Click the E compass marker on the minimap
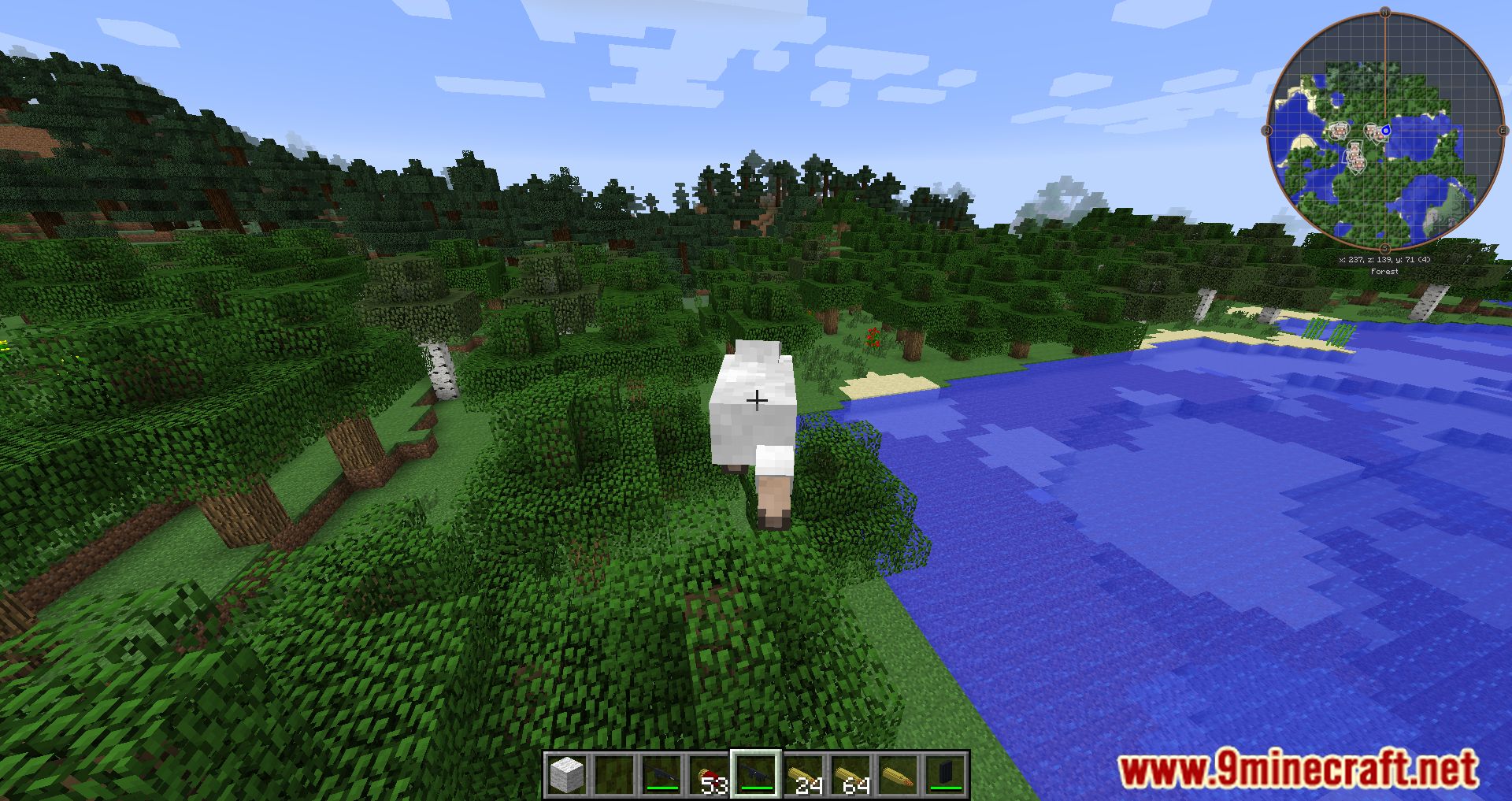Image resolution: width=1512 pixels, height=801 pixels. click(x=1503, y=130)
